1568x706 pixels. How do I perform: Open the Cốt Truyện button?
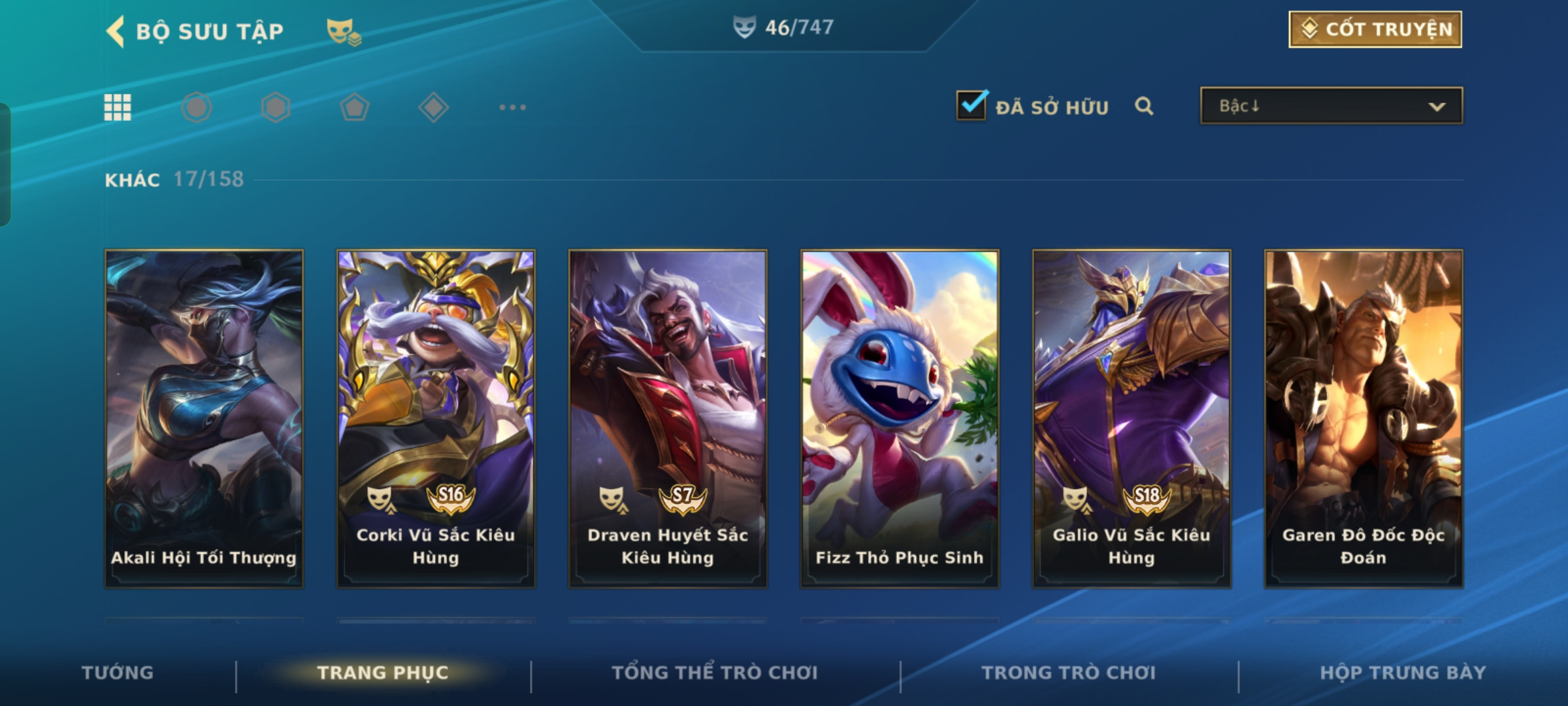click(1375, 29)
